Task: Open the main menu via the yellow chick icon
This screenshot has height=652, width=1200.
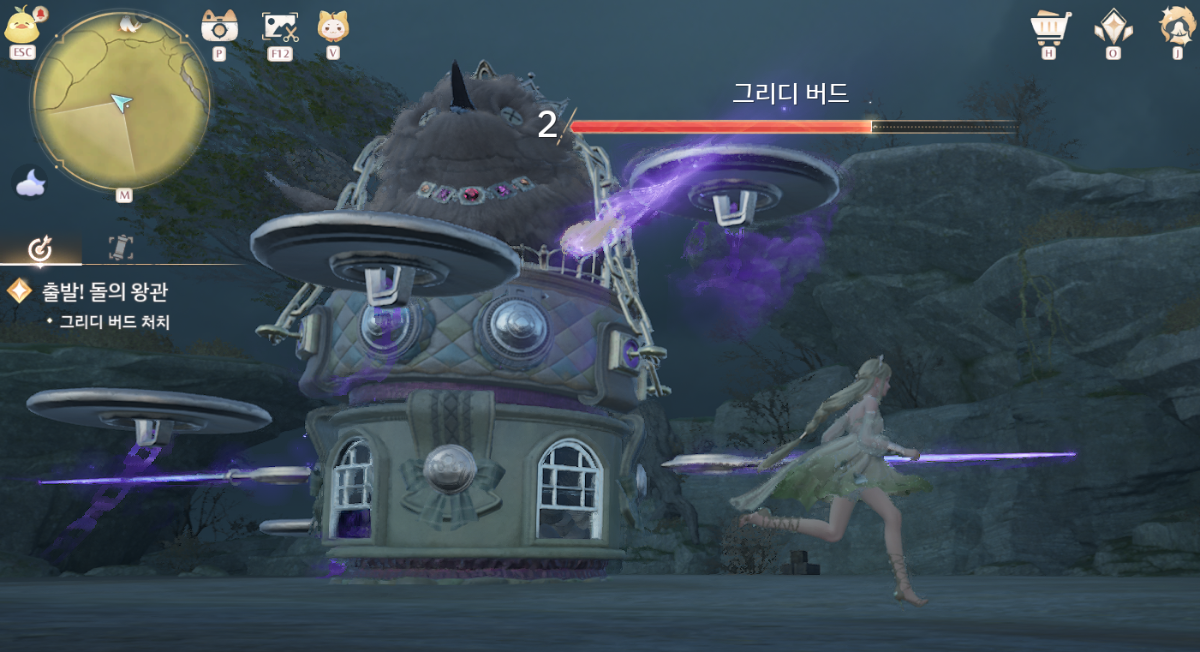Action: [x=22, y=25]
